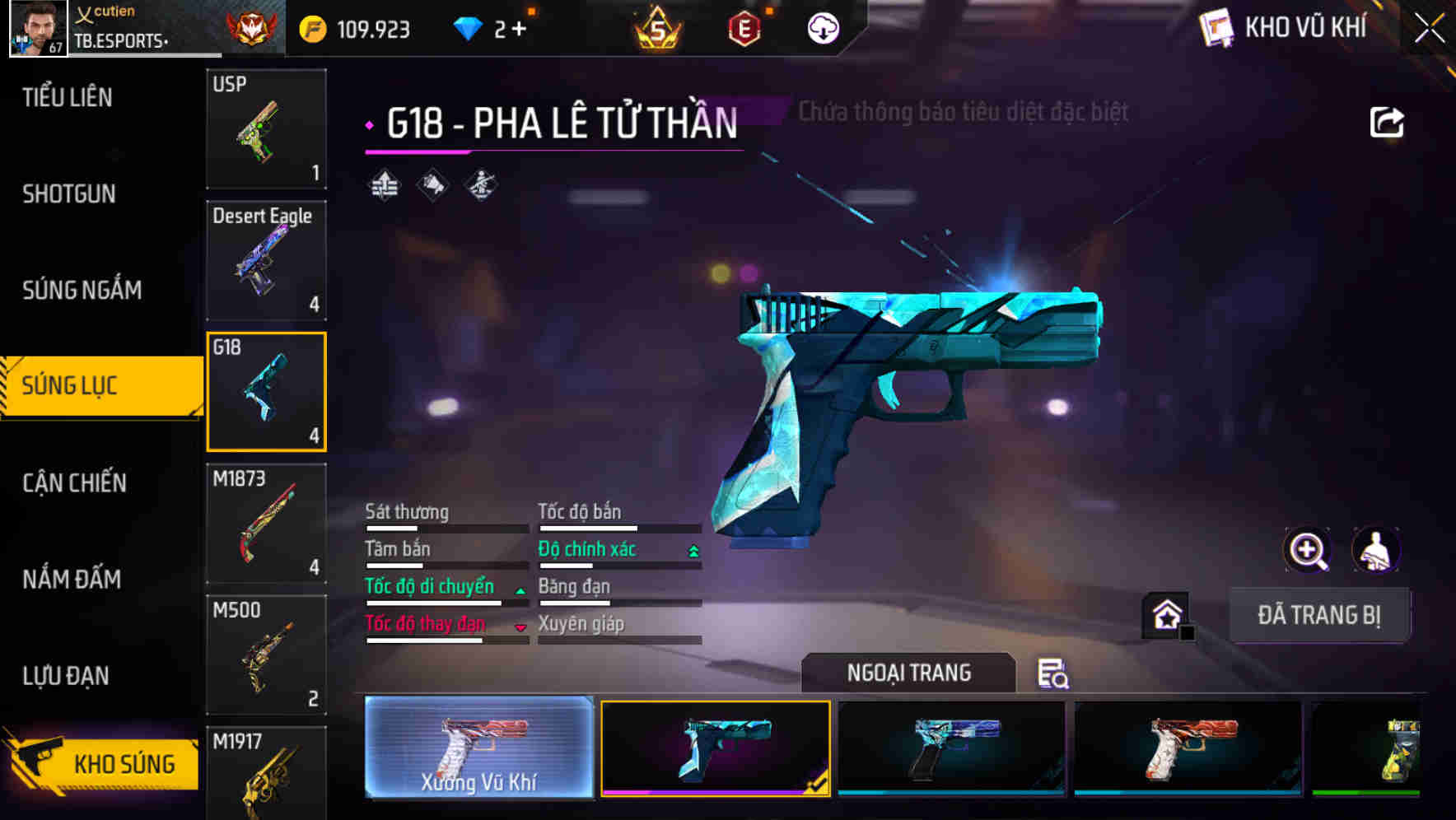Viewport: 1456px width, 820px height.
Task: Click the cloud download icon in top bar
Action: click(823, 27)
